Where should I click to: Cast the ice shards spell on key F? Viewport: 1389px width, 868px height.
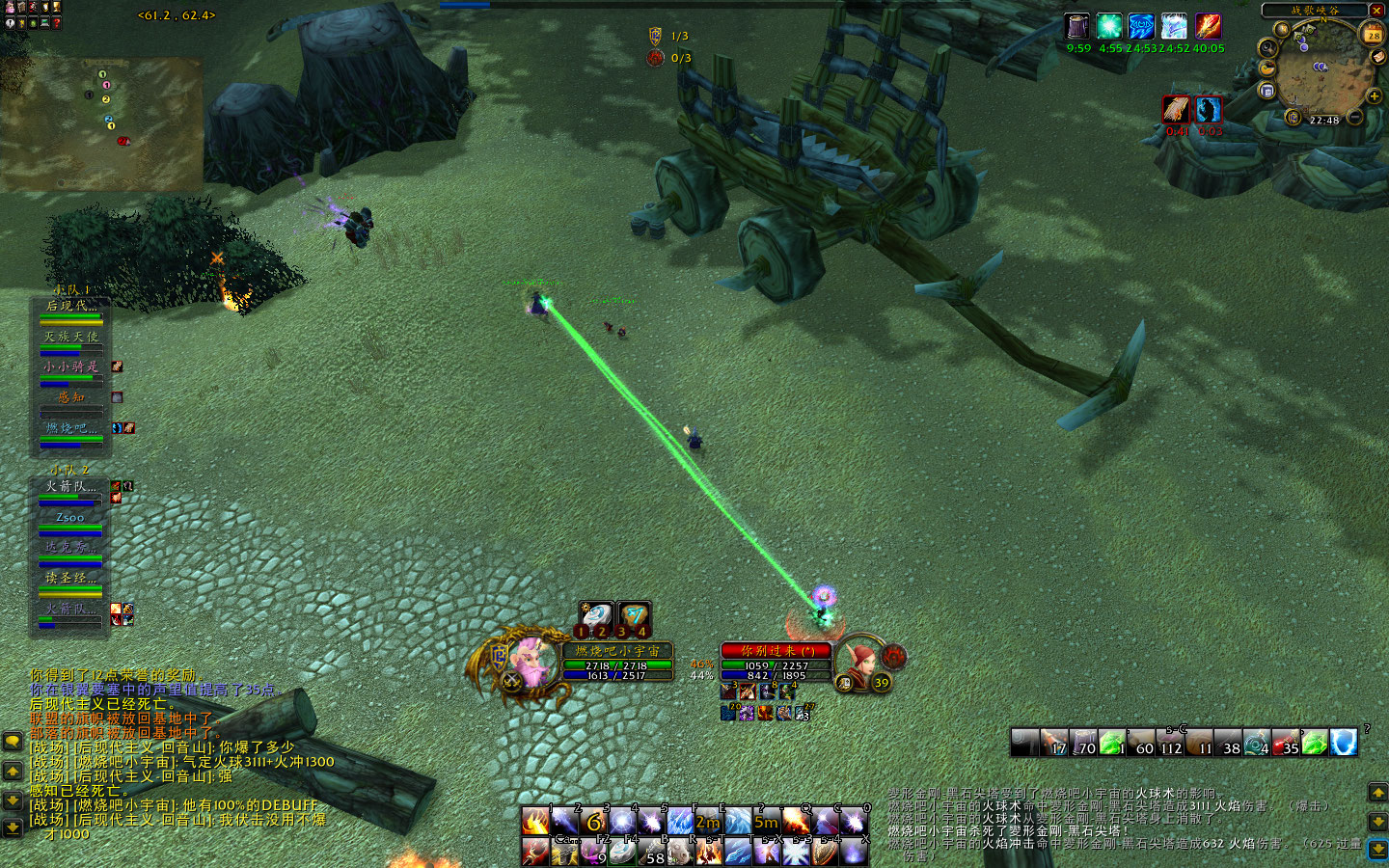coord(680,822)
